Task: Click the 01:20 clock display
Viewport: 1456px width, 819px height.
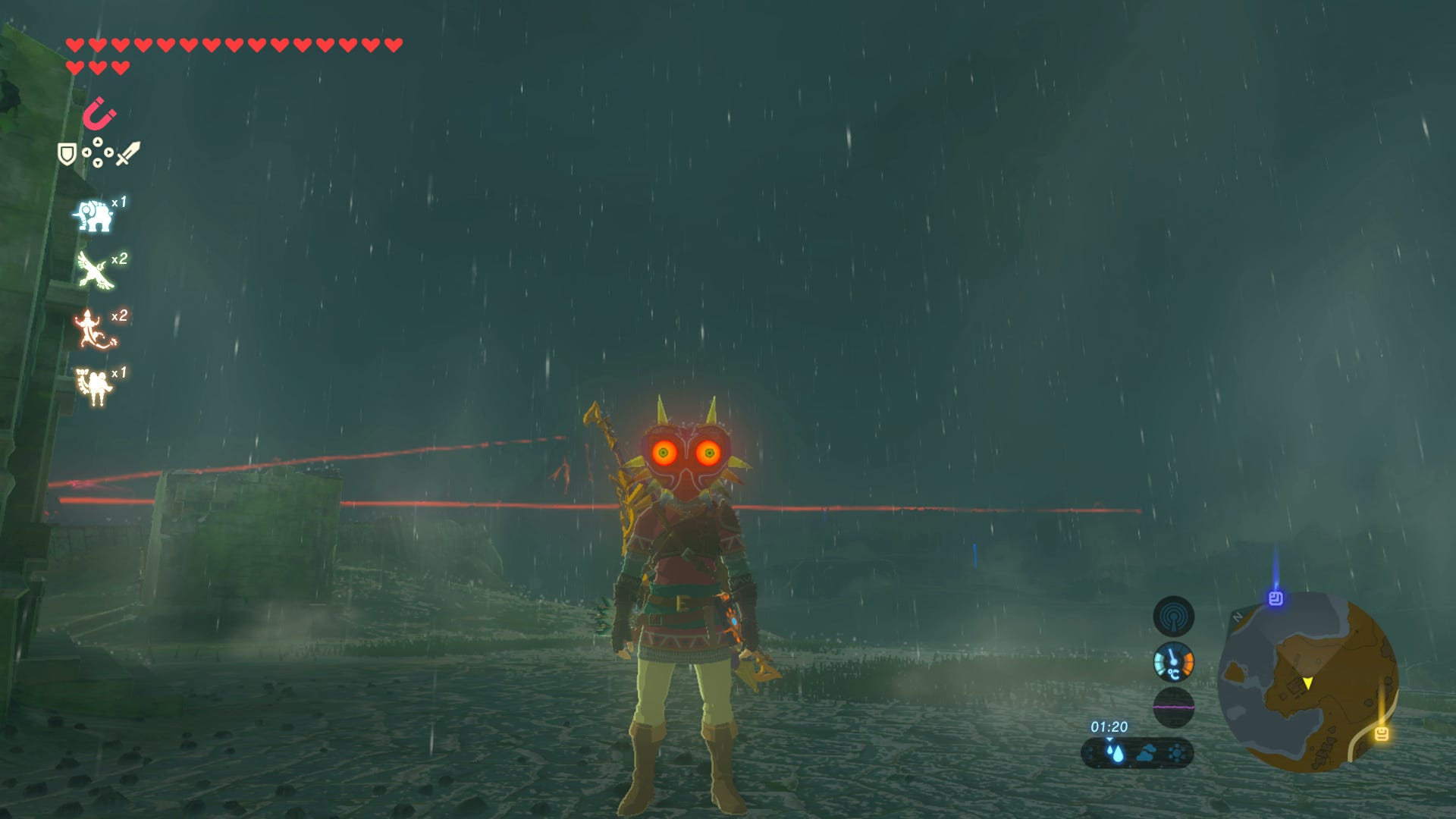Action: (1109, 727)
